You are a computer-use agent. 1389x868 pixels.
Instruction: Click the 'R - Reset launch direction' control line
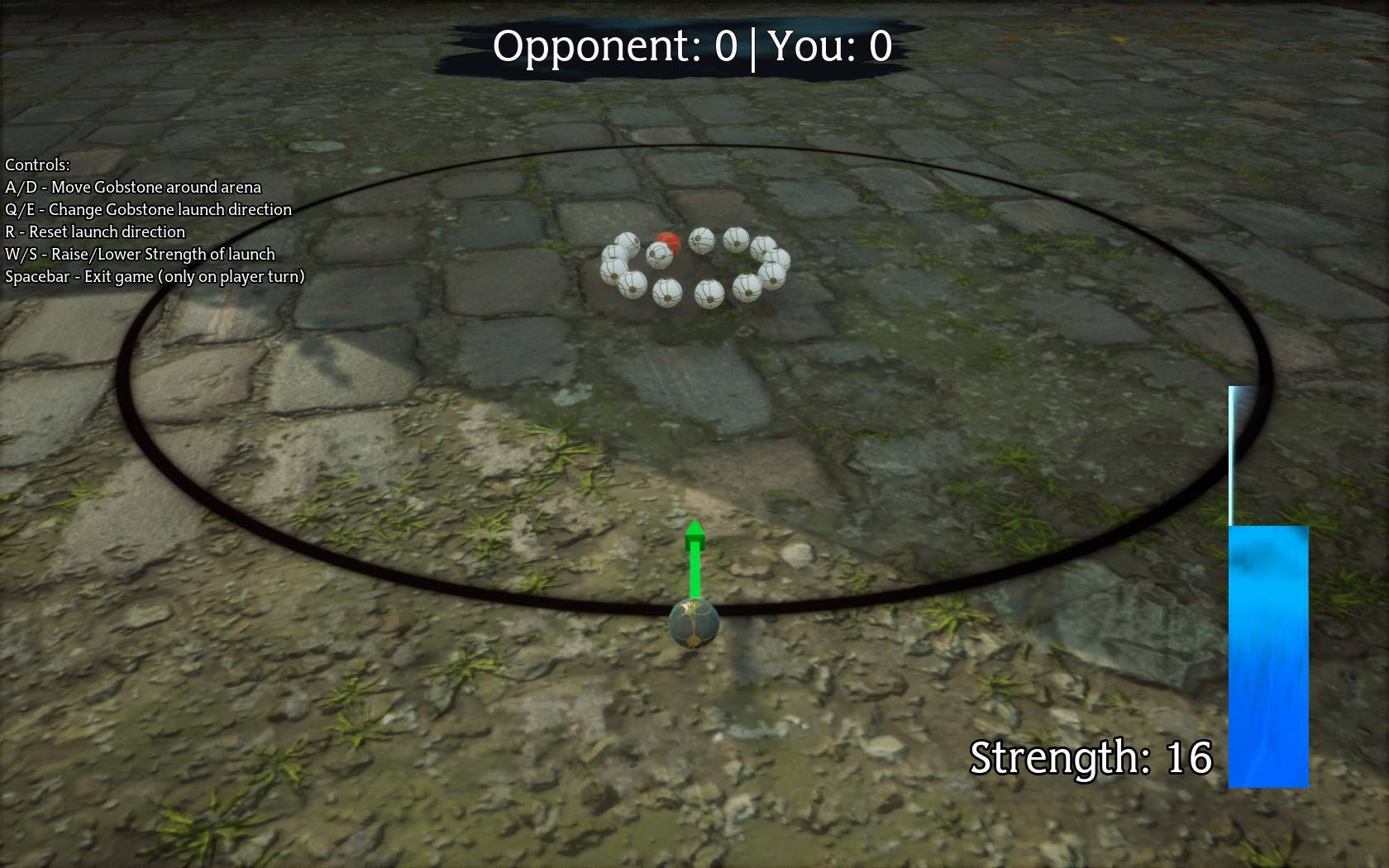click(x=95, y=232)
